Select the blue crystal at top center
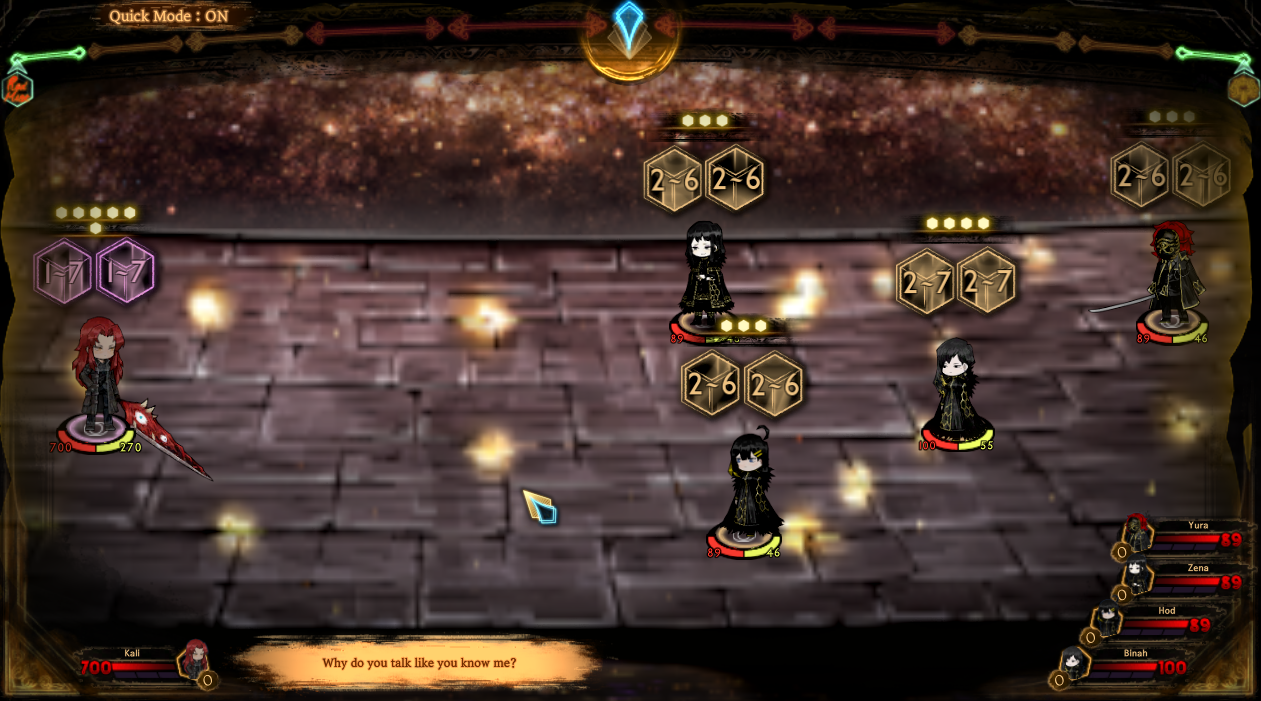This screenshot has width=1261, height=701. point(629,25)
